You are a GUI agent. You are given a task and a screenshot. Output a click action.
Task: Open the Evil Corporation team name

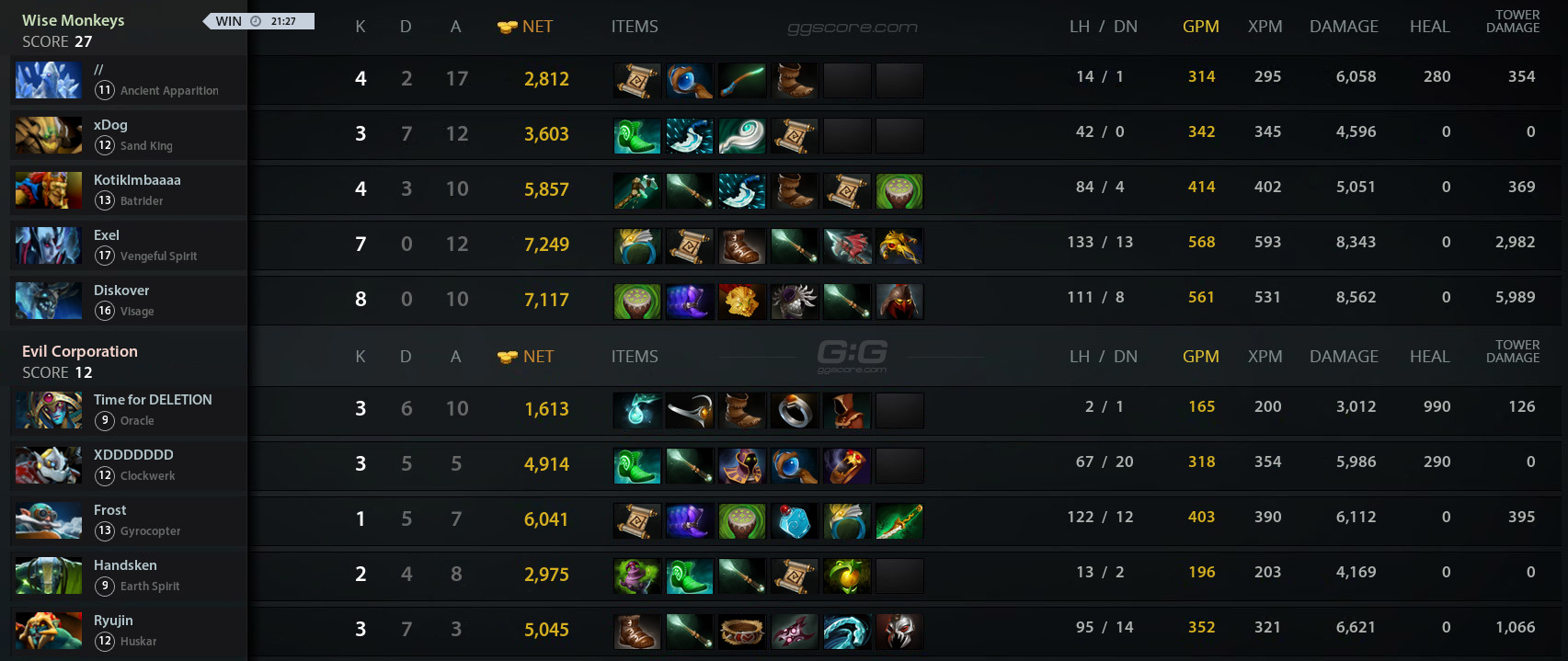pyautogui.click(x=80, y=351)
